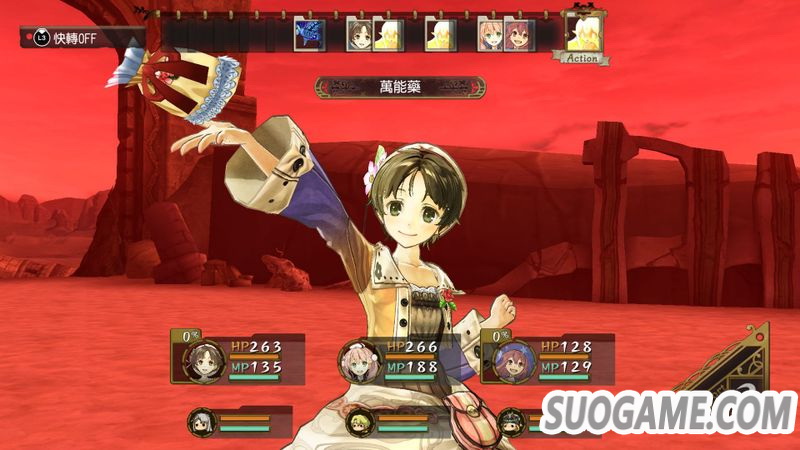This screenshot has height=450, width=800.
Task: Select the brown-haired girl turn order portrait
Action: pos(360,35)
